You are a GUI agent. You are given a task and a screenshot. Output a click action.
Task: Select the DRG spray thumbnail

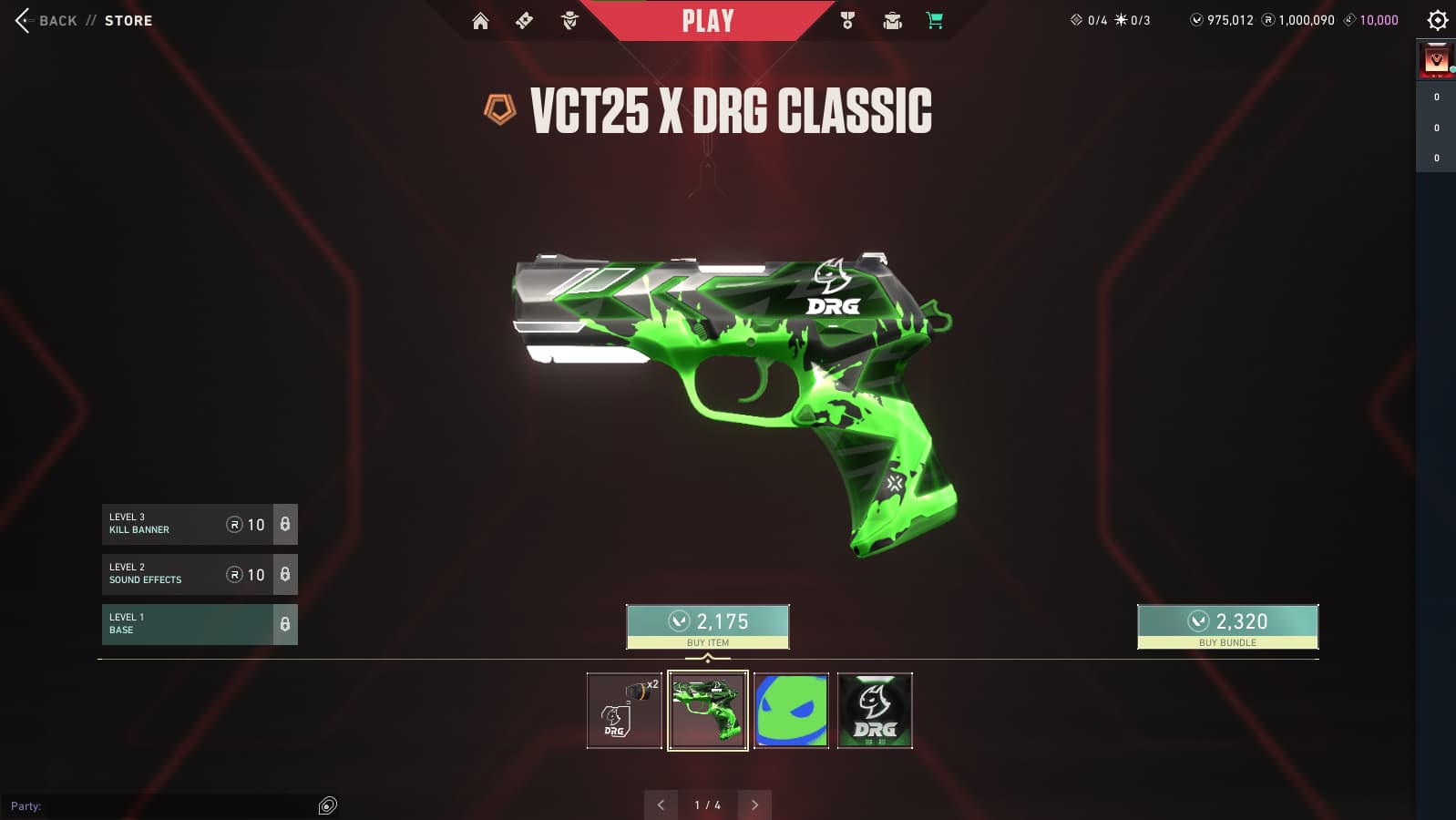coord(624,711)
